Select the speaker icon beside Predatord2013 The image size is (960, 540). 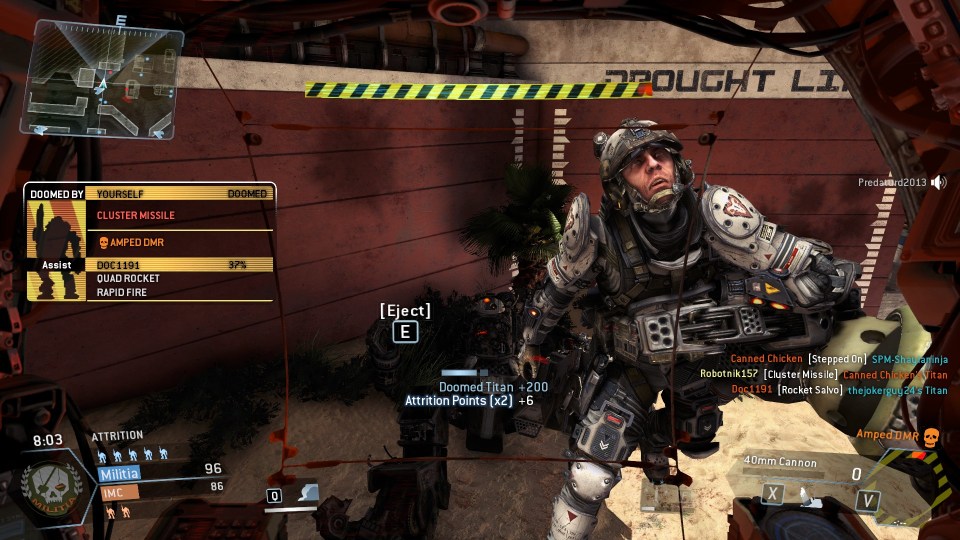tap(938, 182)
